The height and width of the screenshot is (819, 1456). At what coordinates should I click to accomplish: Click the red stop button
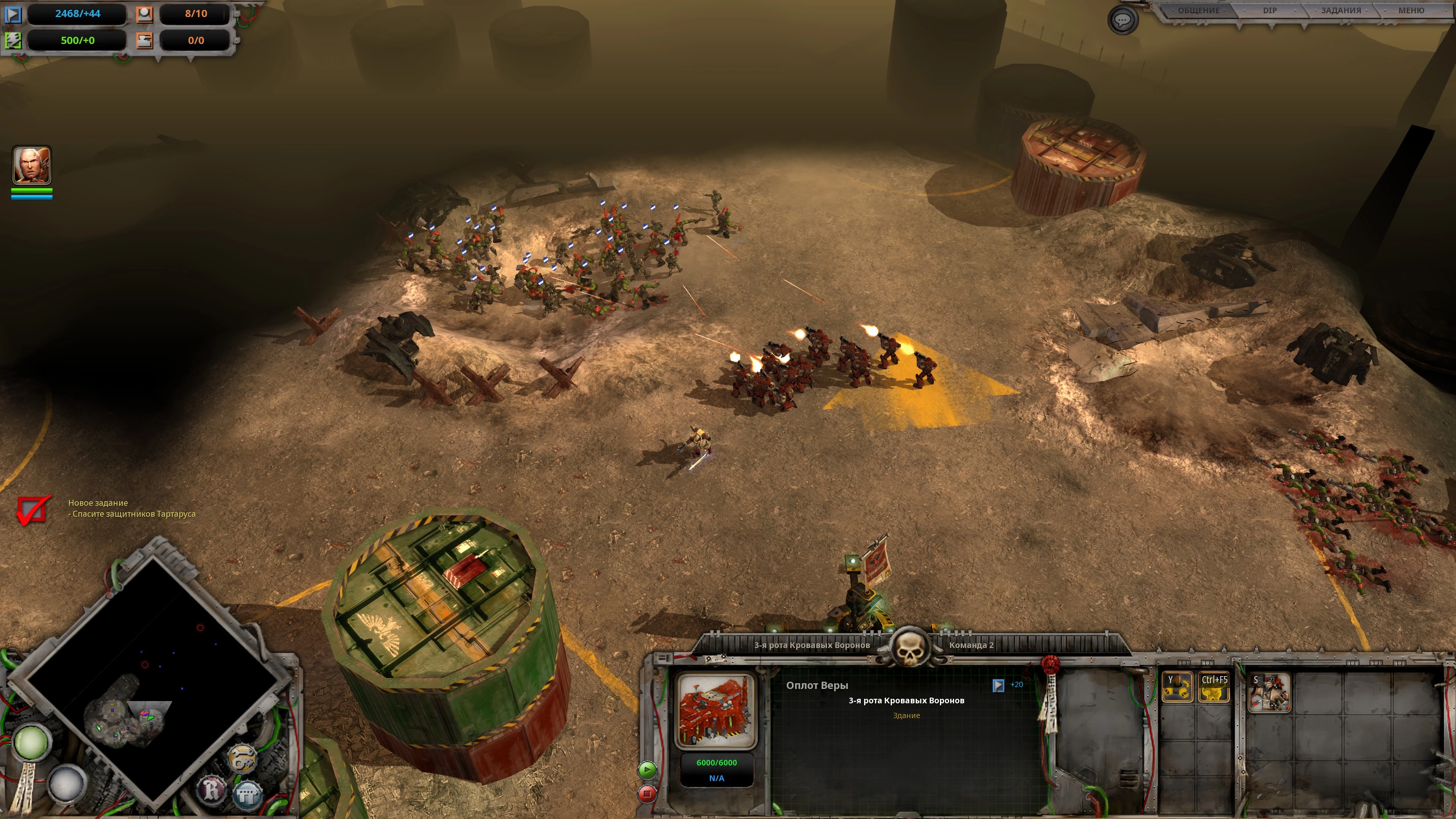[x=647, y=794]
